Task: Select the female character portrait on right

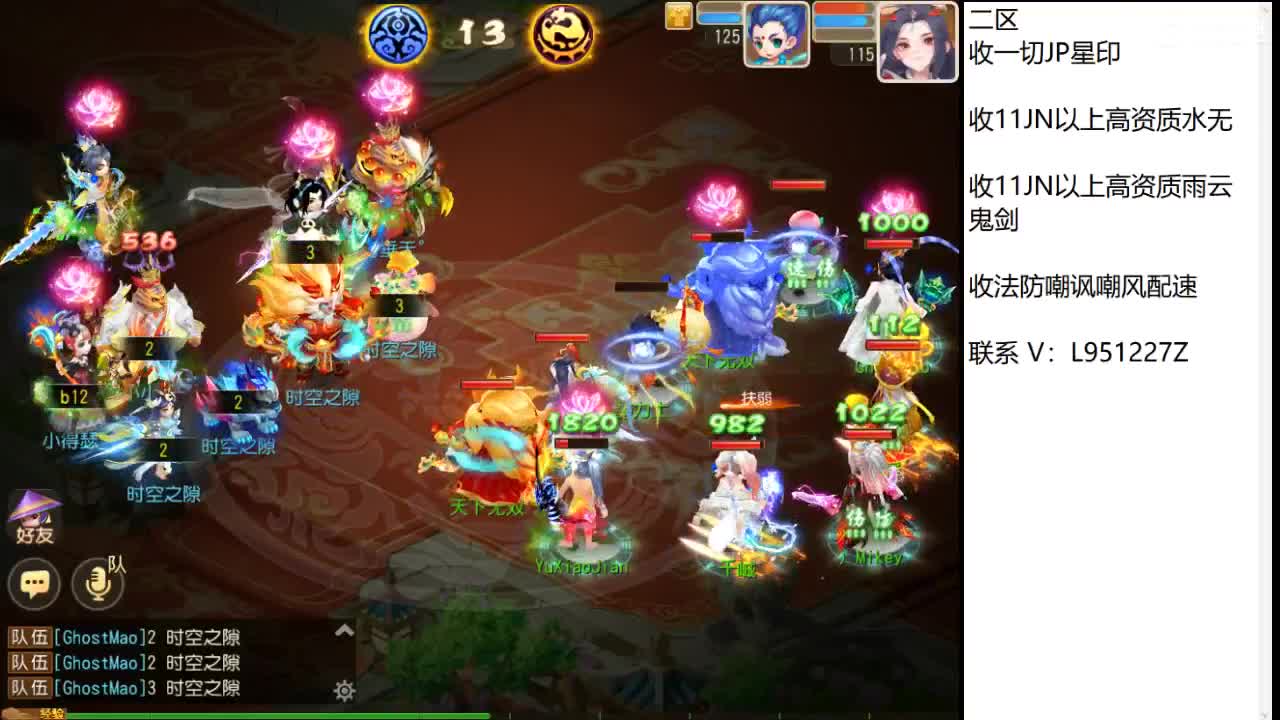Action: click(916, 37)
